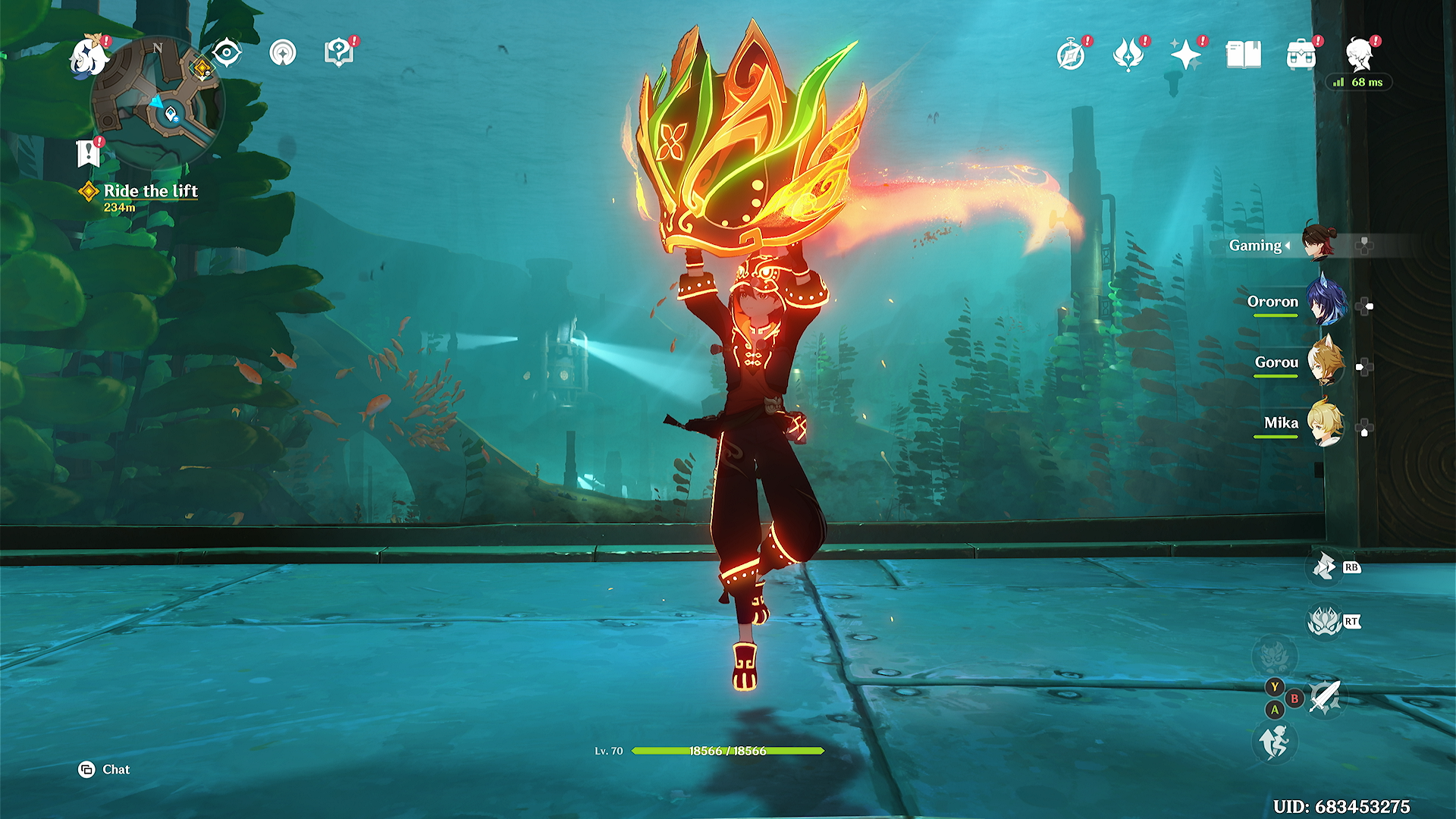Open the quest list bookmark icon
Screen dimensions: 1456x819
point(89,152)
